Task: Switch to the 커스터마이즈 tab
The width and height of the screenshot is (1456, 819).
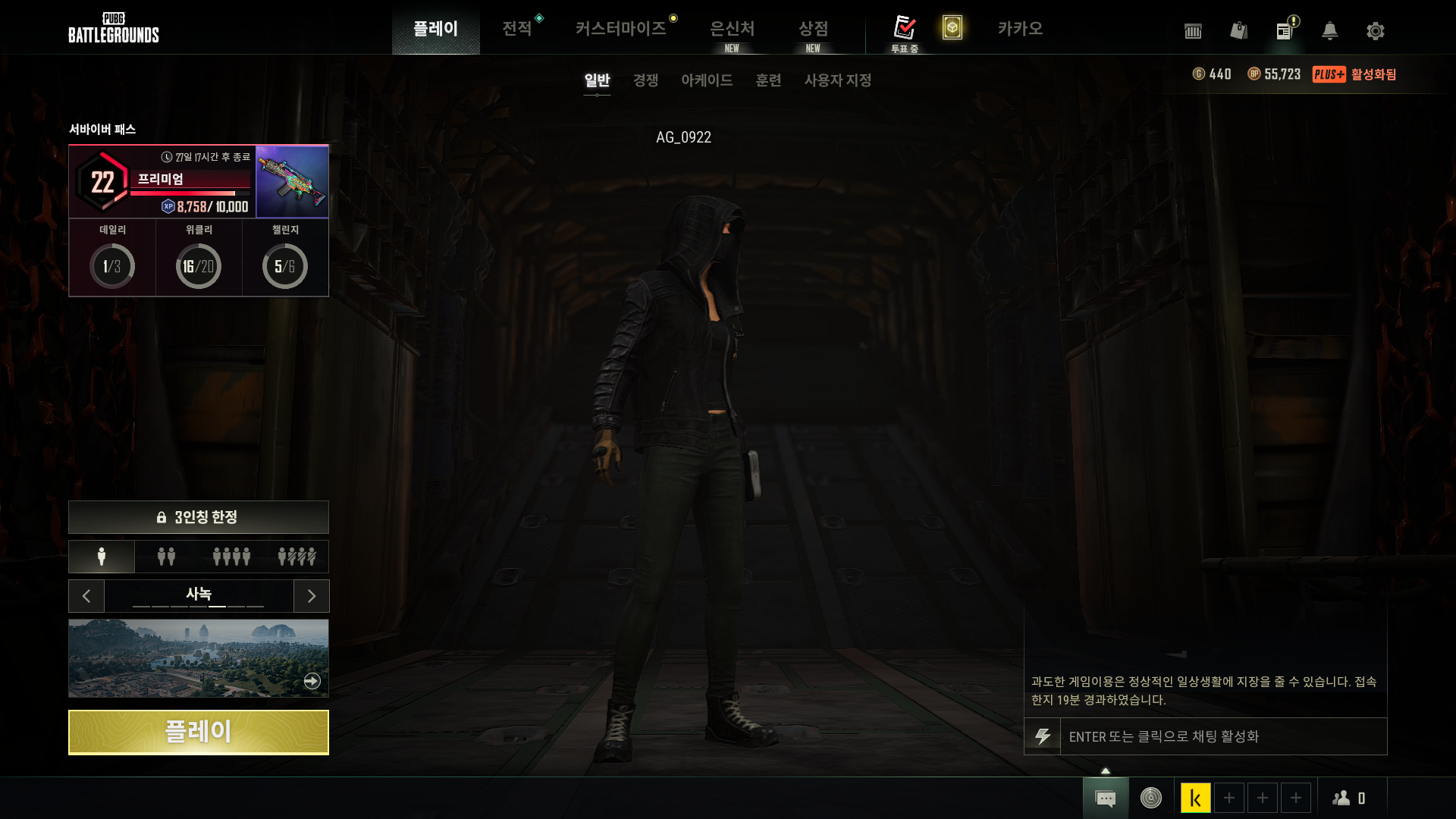Action: point(620,29)
